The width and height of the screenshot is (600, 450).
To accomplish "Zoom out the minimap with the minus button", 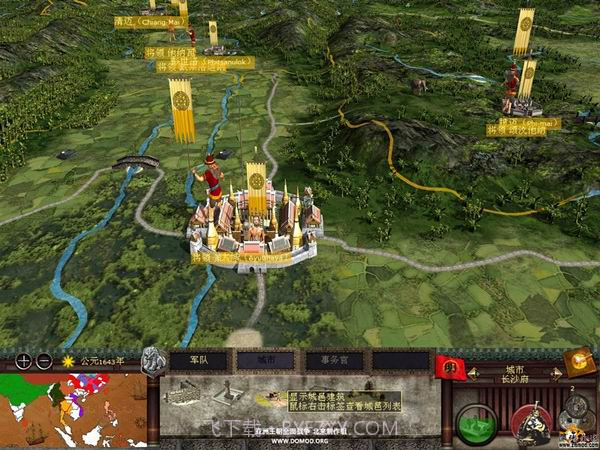I will tap(43, 361).
